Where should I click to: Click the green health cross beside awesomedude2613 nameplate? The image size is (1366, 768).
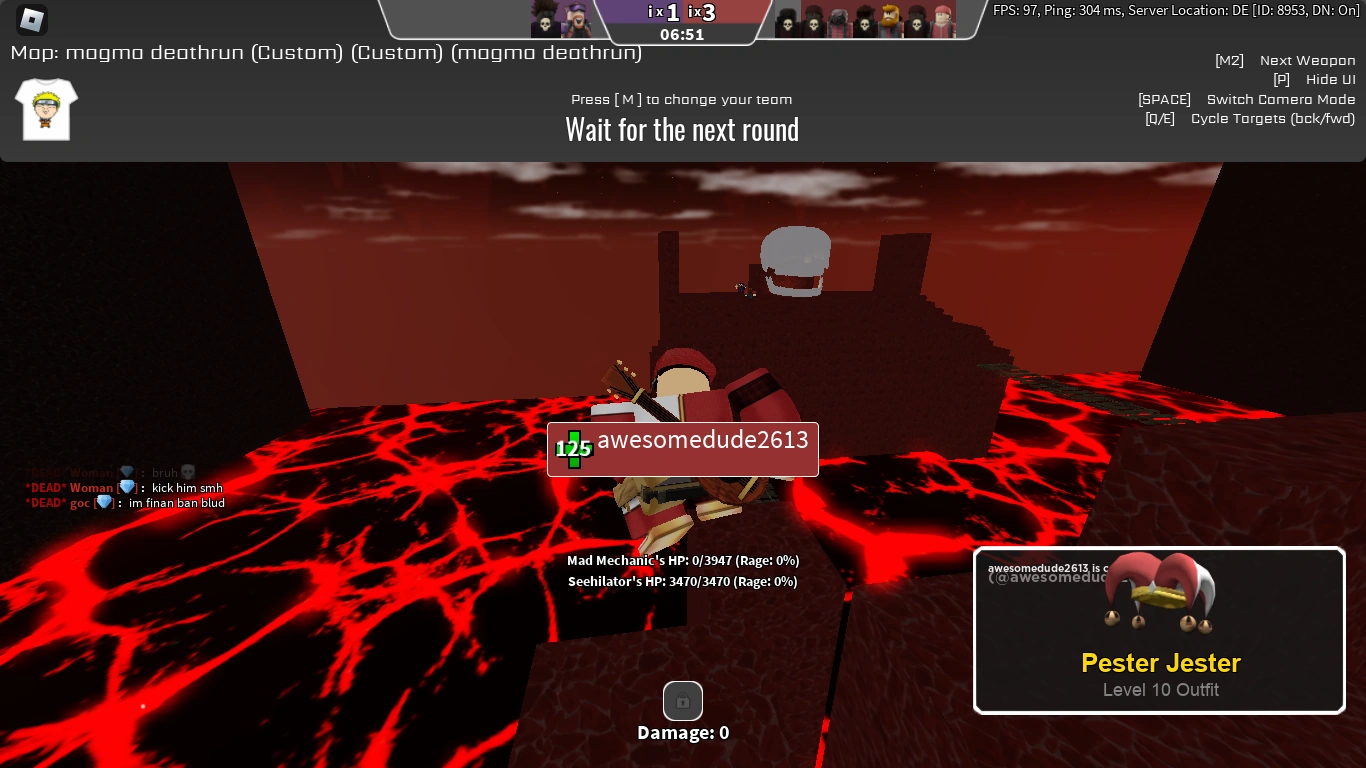(572, 449)
